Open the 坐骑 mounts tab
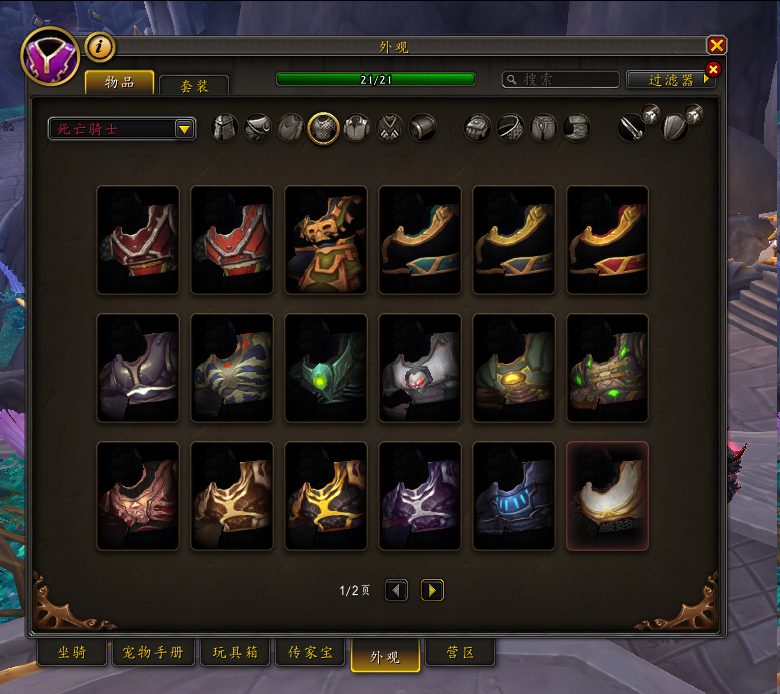 (72, 655)
